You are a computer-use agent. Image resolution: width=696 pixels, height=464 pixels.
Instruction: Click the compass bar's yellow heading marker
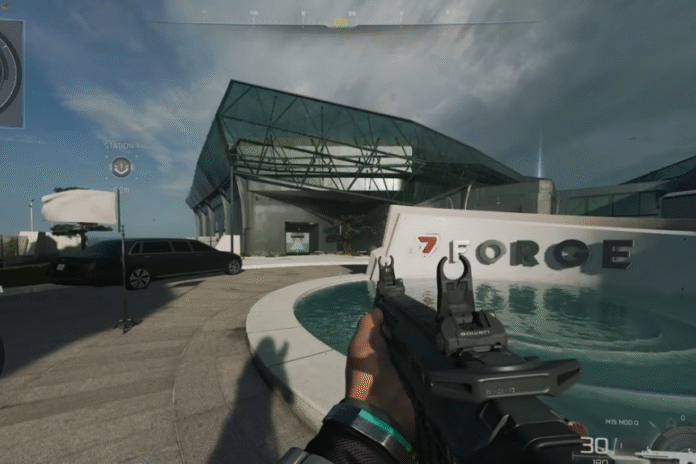(341, 21)
